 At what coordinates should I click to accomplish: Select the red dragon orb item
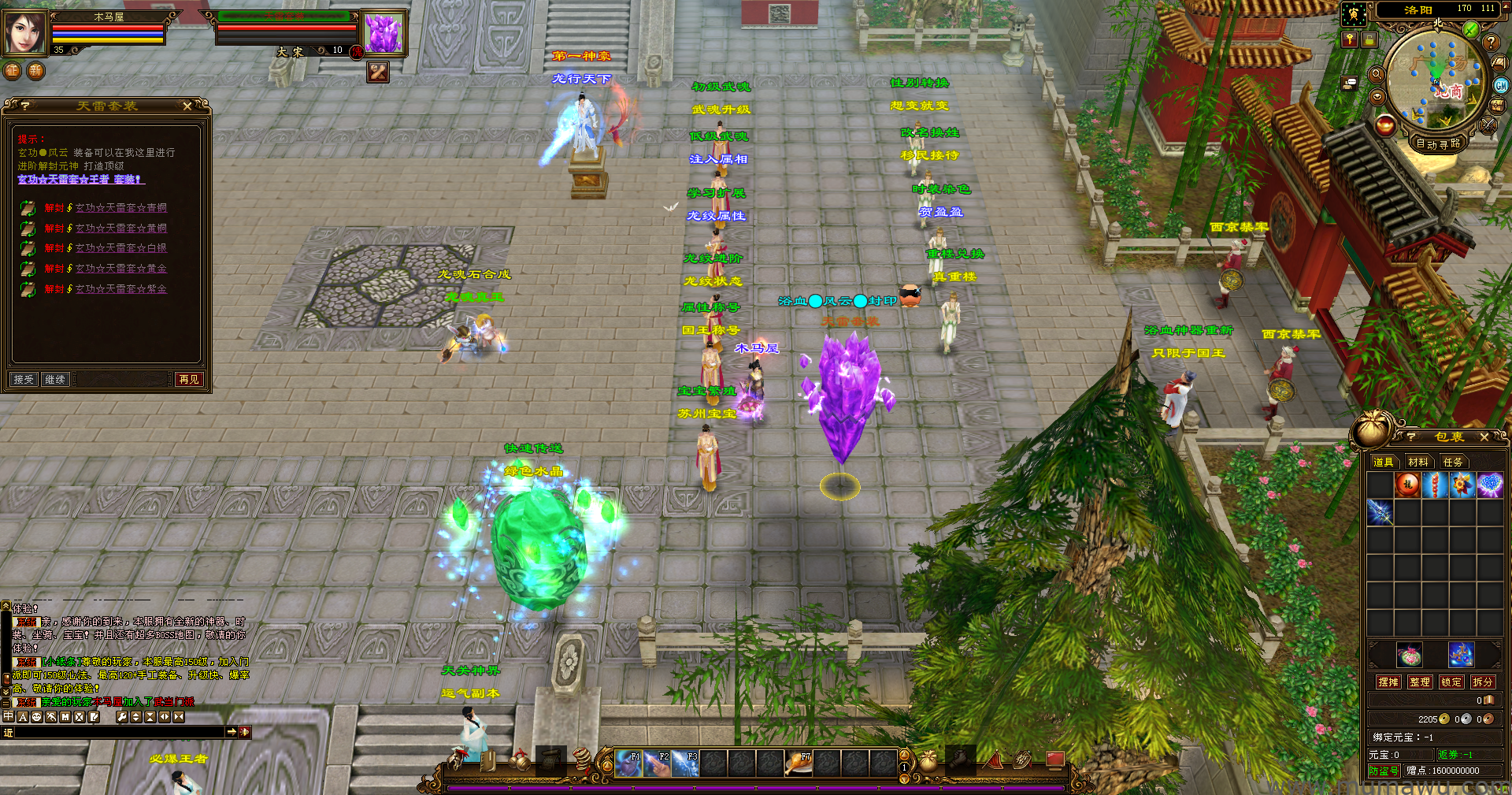pos(1407,485)
